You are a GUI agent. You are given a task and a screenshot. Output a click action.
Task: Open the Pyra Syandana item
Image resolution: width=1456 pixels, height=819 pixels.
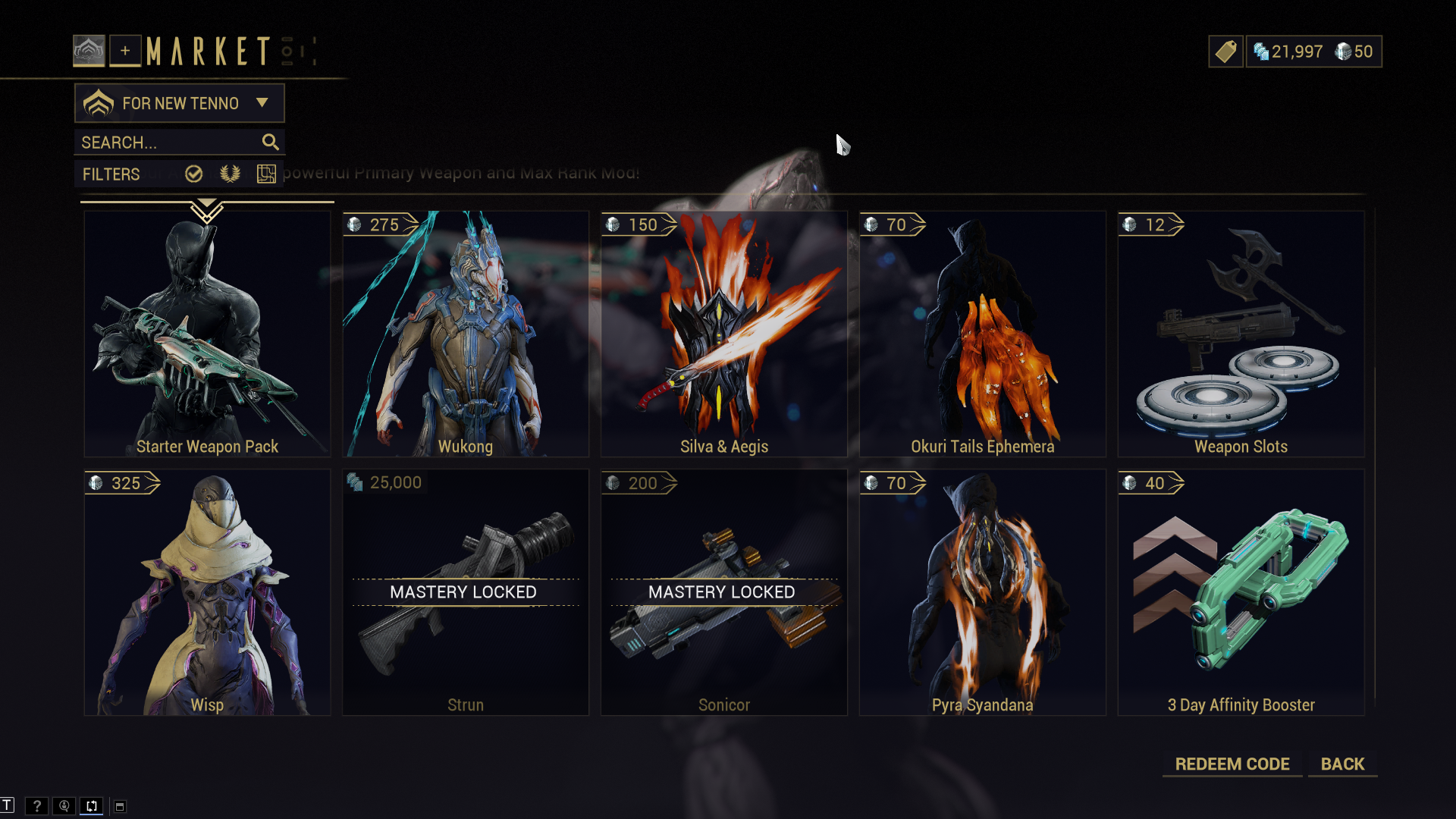pyautogui.click(x=982, y=592)
